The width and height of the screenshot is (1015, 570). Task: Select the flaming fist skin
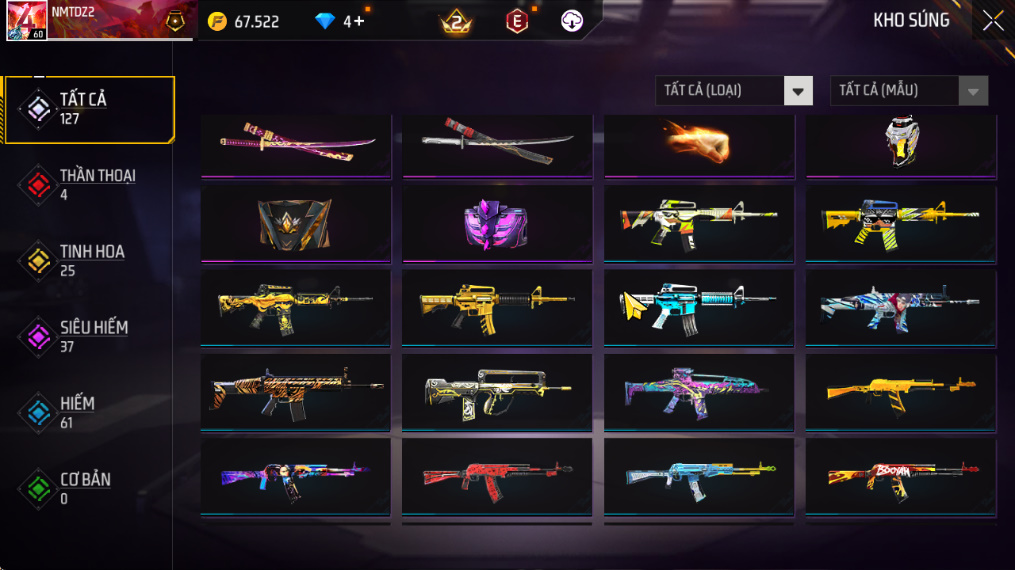pyautogui.click(x=700, y=145)
